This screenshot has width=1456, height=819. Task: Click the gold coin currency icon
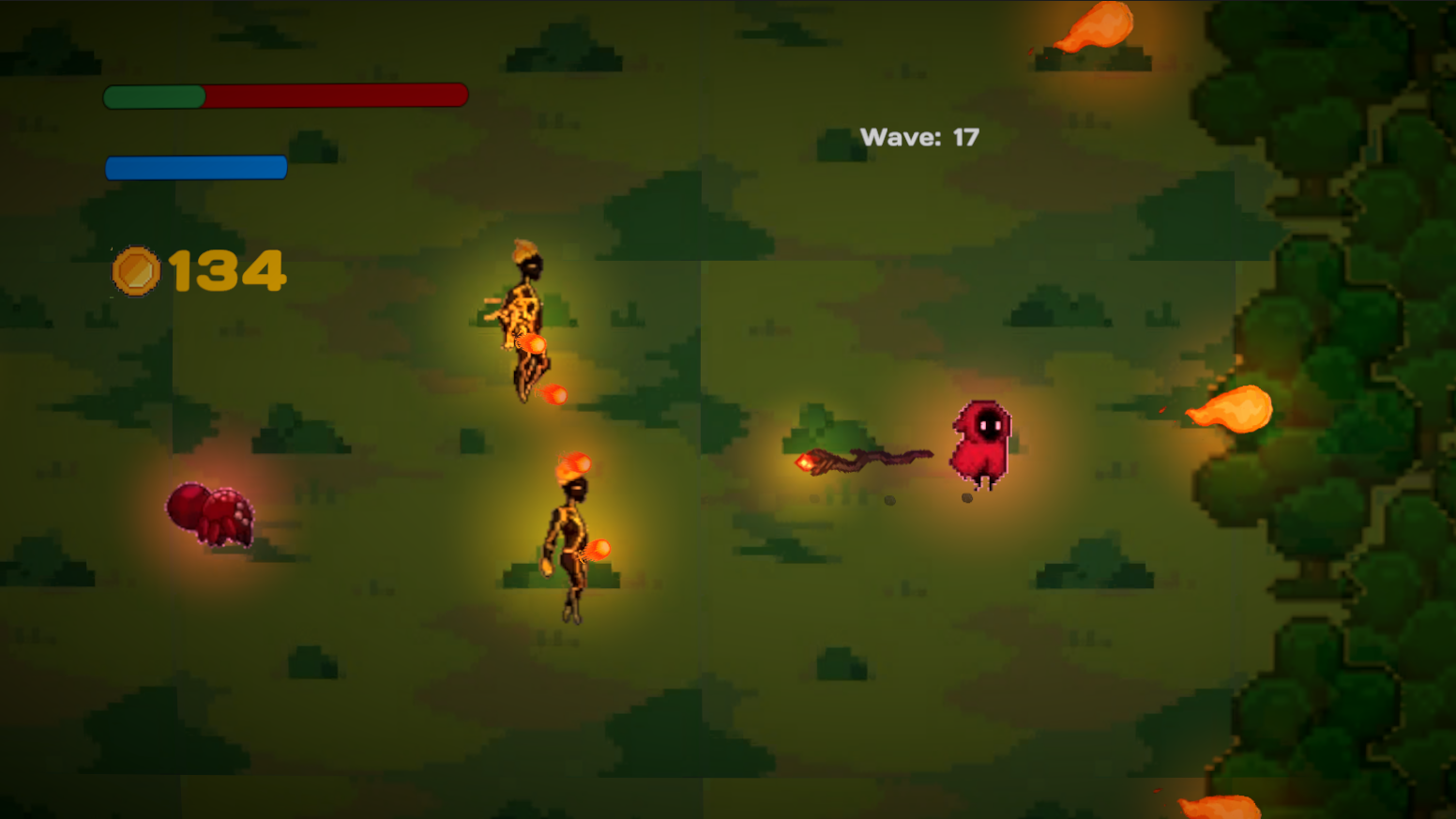coord(137,270)
